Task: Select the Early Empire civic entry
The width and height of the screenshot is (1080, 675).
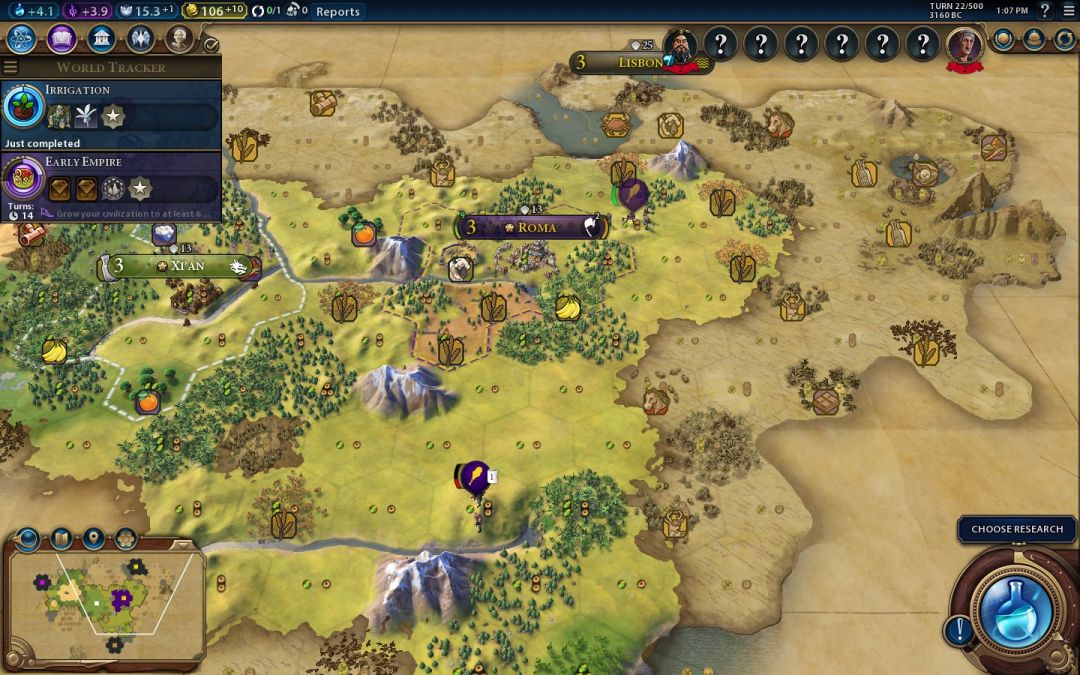Action: [x=110, y=180]
